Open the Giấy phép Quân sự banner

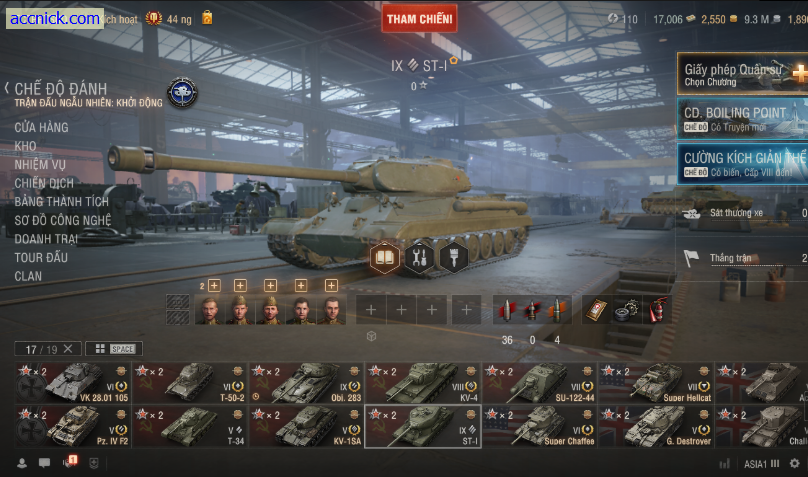pyautogui.click(x=742, y=74)
